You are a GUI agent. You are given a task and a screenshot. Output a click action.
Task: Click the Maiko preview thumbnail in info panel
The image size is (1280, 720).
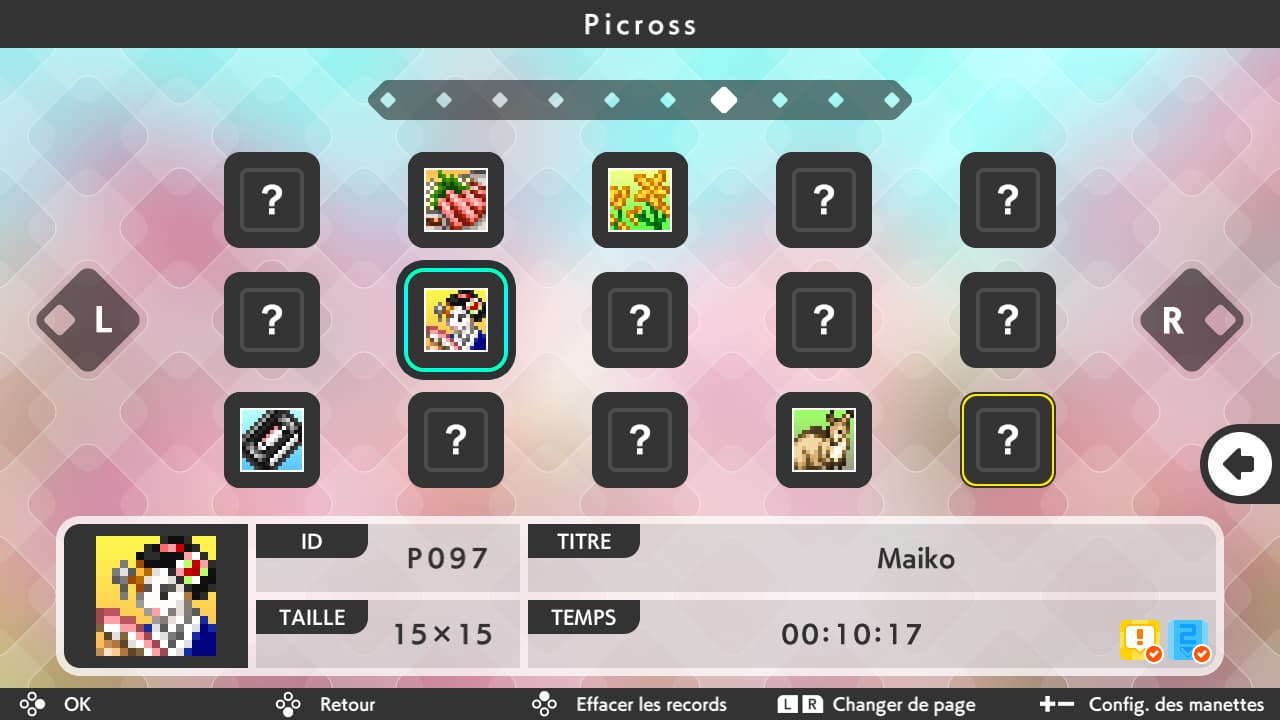pyautogui.click(x=155, y=595)
